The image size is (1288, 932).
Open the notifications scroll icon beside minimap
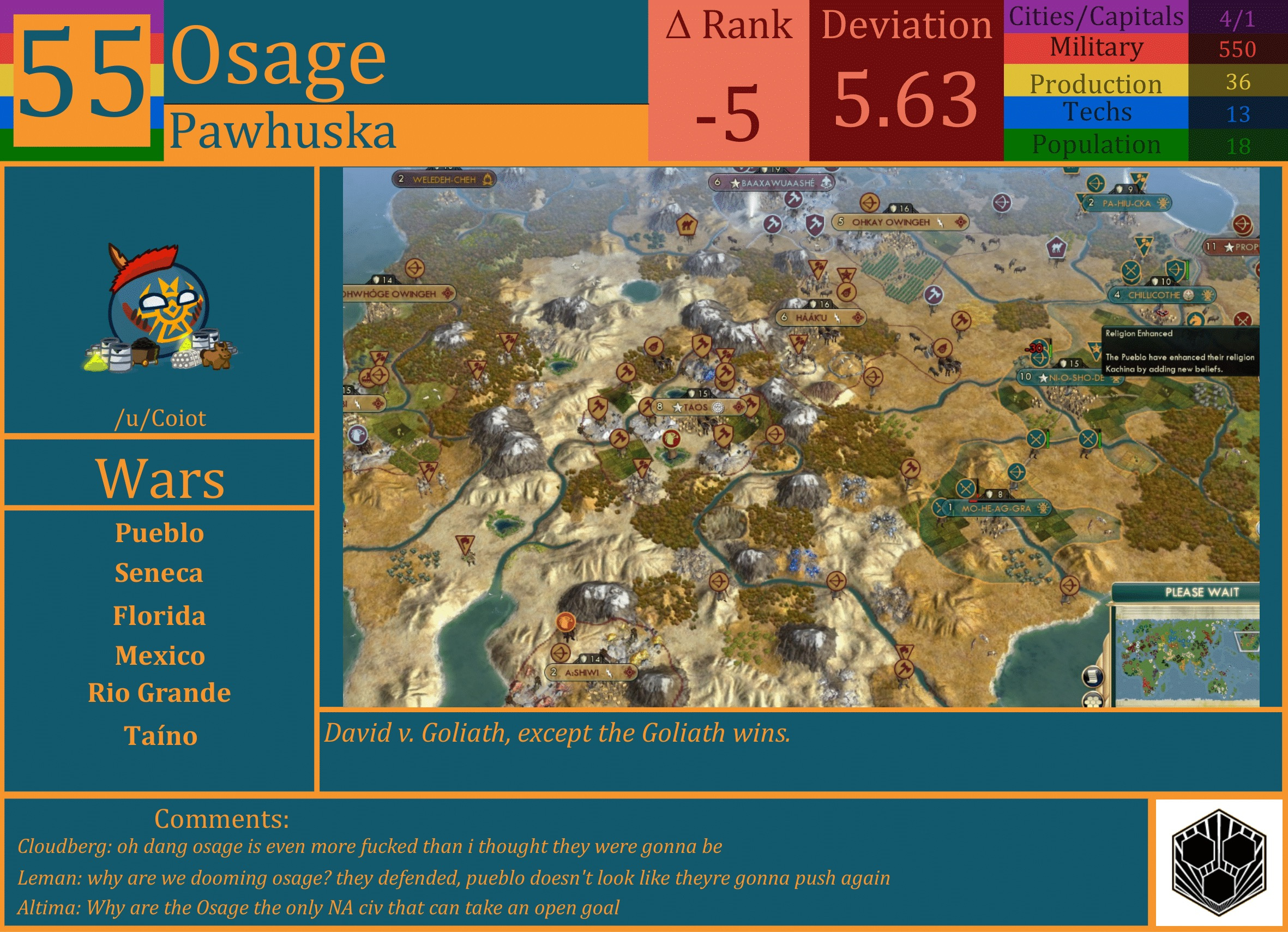point(1093,677)
